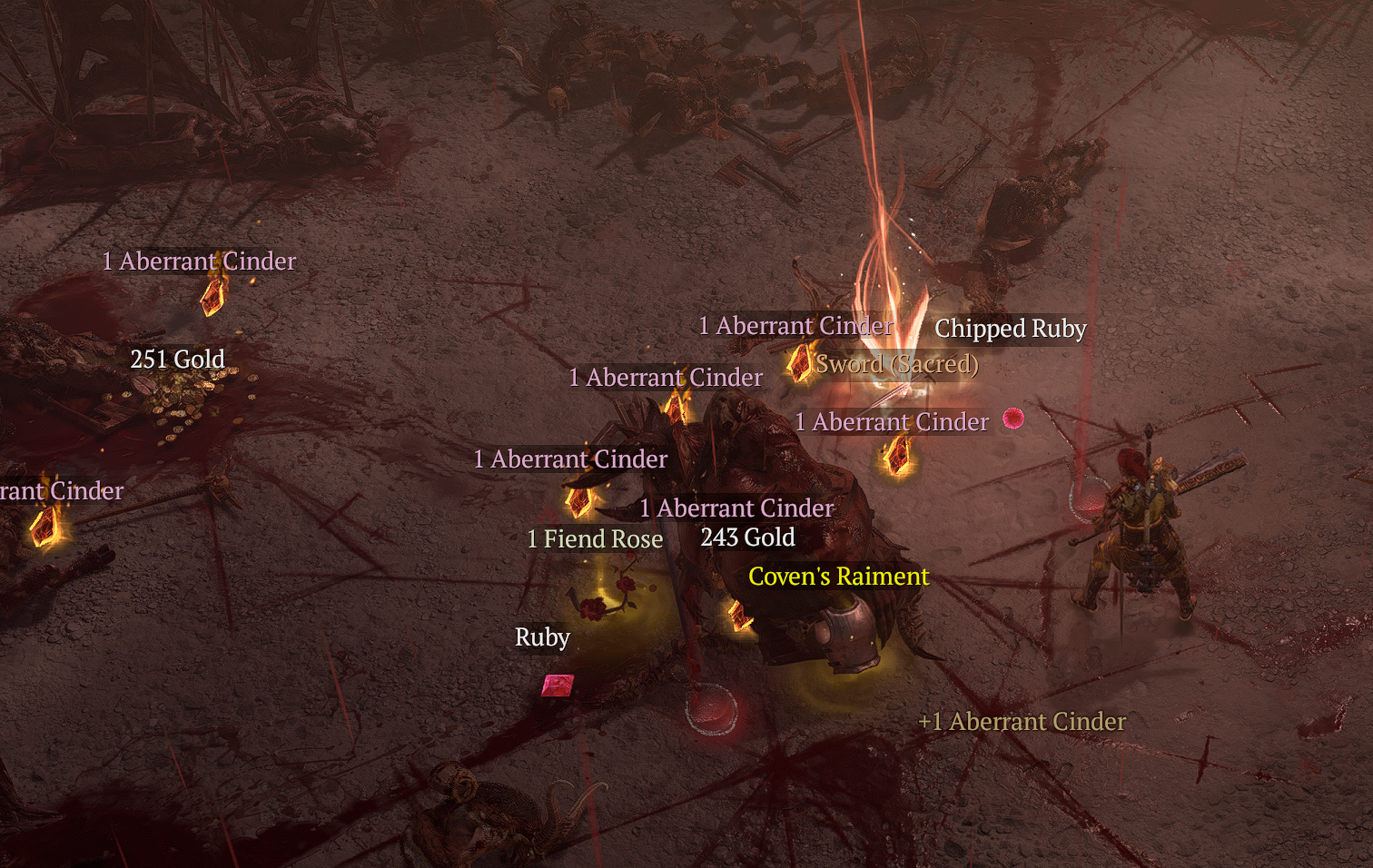Click the Sword (Sacred) item label
This screenshot has width=1373, height=868.
click(897, 364)
